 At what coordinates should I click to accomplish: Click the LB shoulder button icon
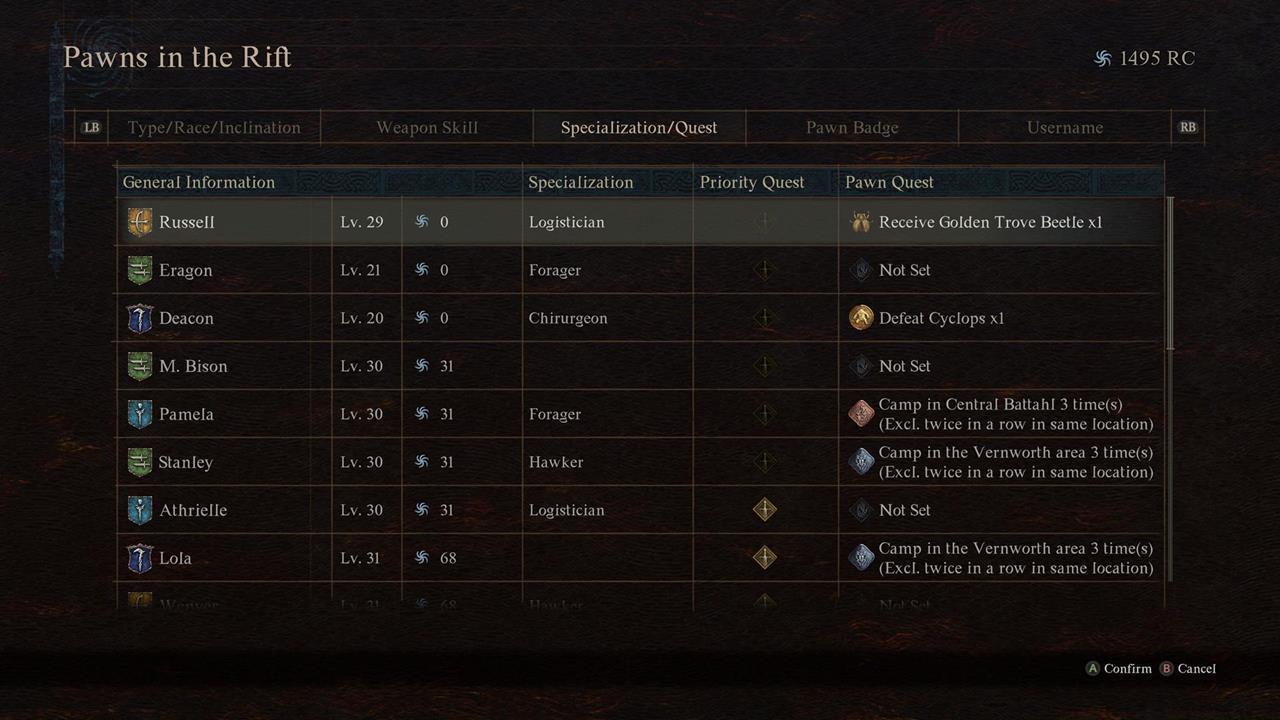pyautogui.click(x=91, y=127)
